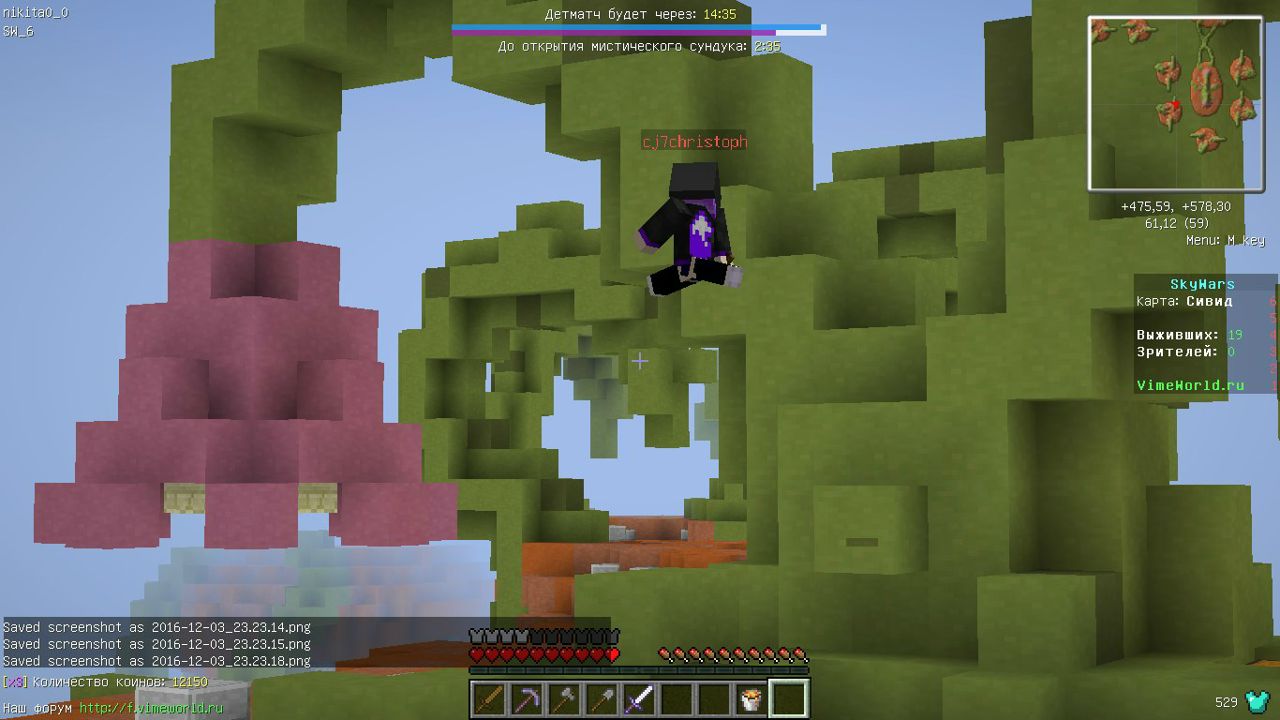Click the highlighted empty hotbar slot
The width and height of the screenshot is (1280, 720).
click(x=788, y=699)
